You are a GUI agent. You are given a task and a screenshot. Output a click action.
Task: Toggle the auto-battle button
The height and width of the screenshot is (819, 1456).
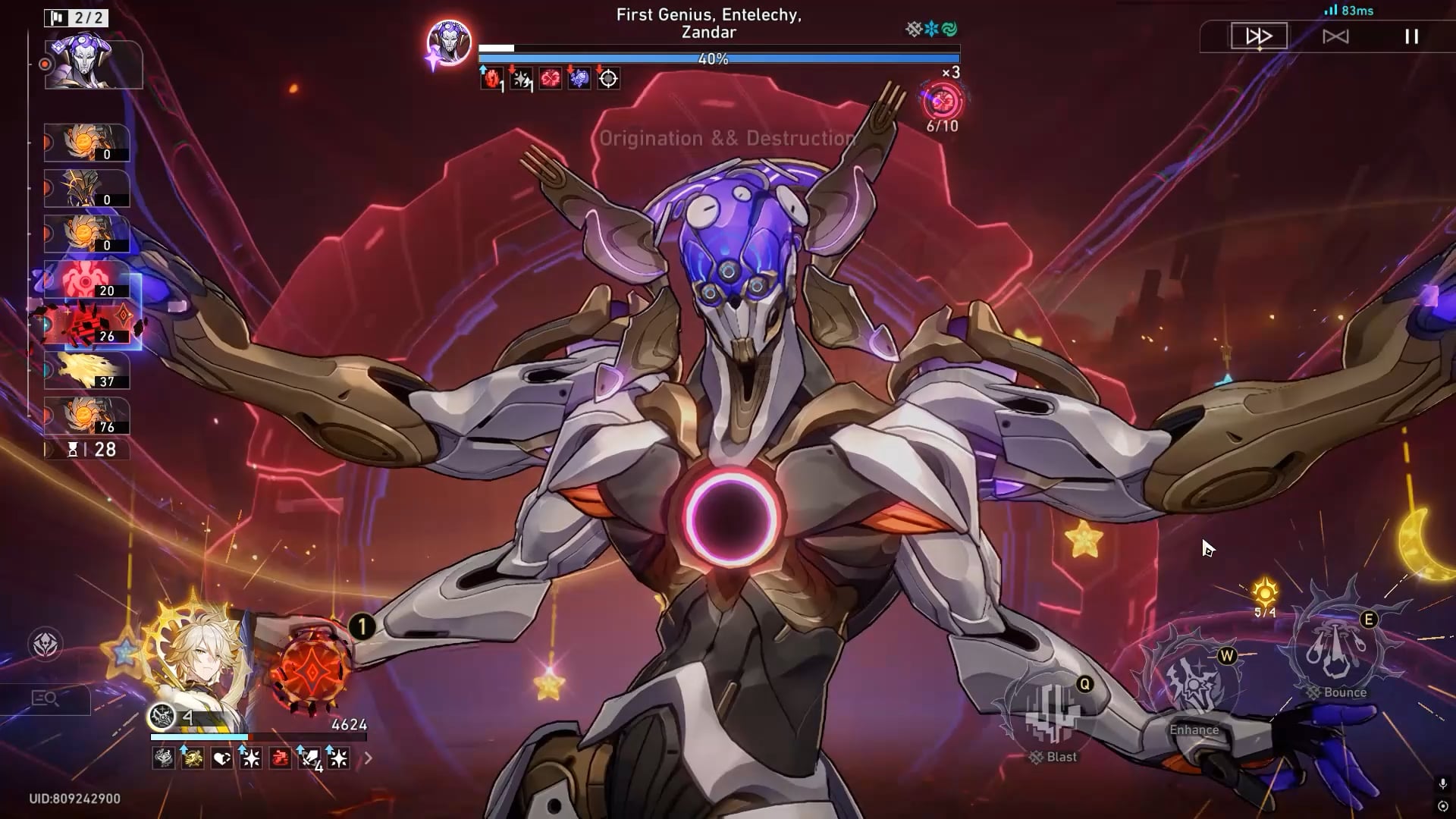pyautogui.click(x=1335, y=36)
